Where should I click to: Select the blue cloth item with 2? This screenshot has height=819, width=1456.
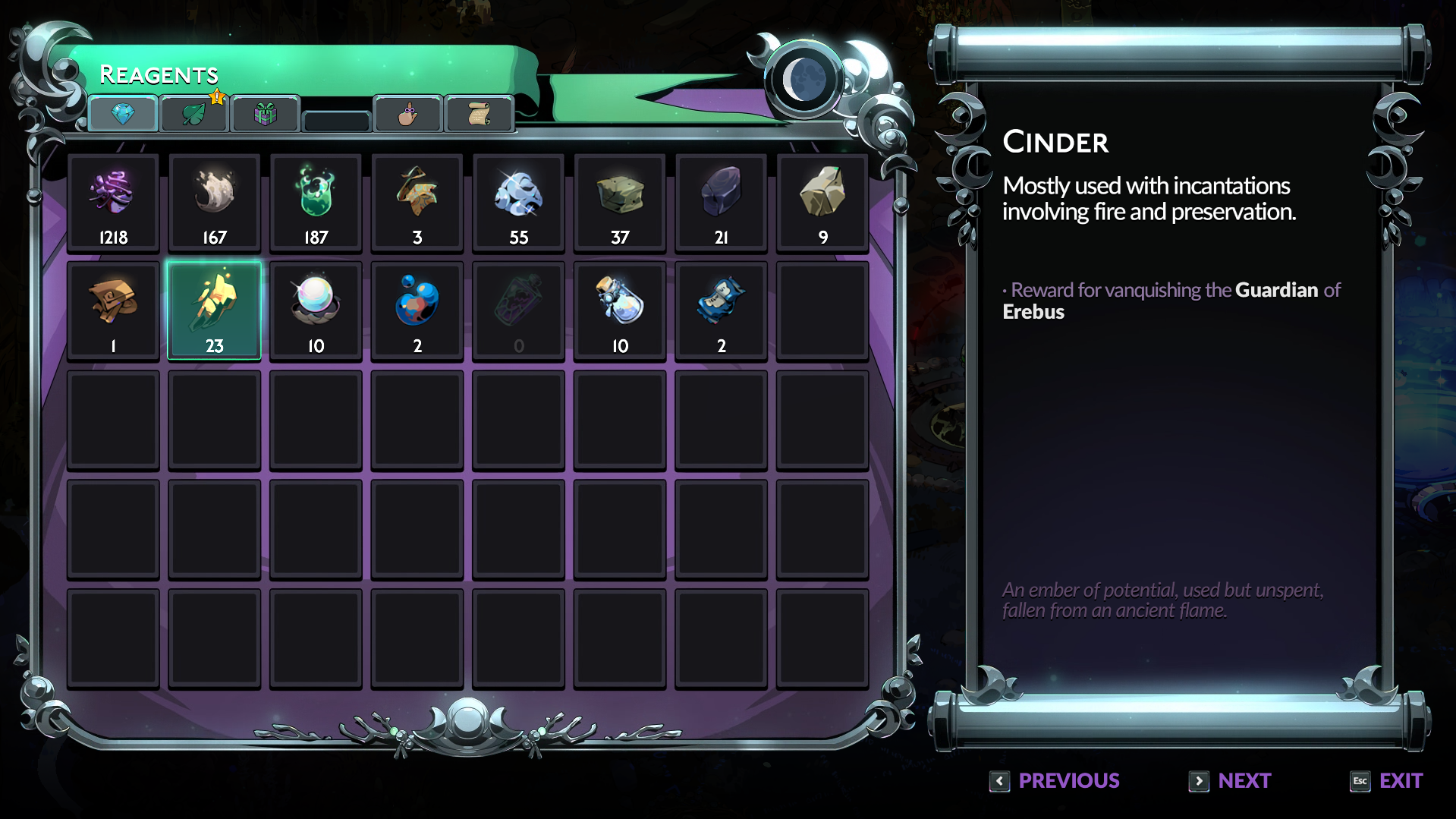click(x=722, y=310)
